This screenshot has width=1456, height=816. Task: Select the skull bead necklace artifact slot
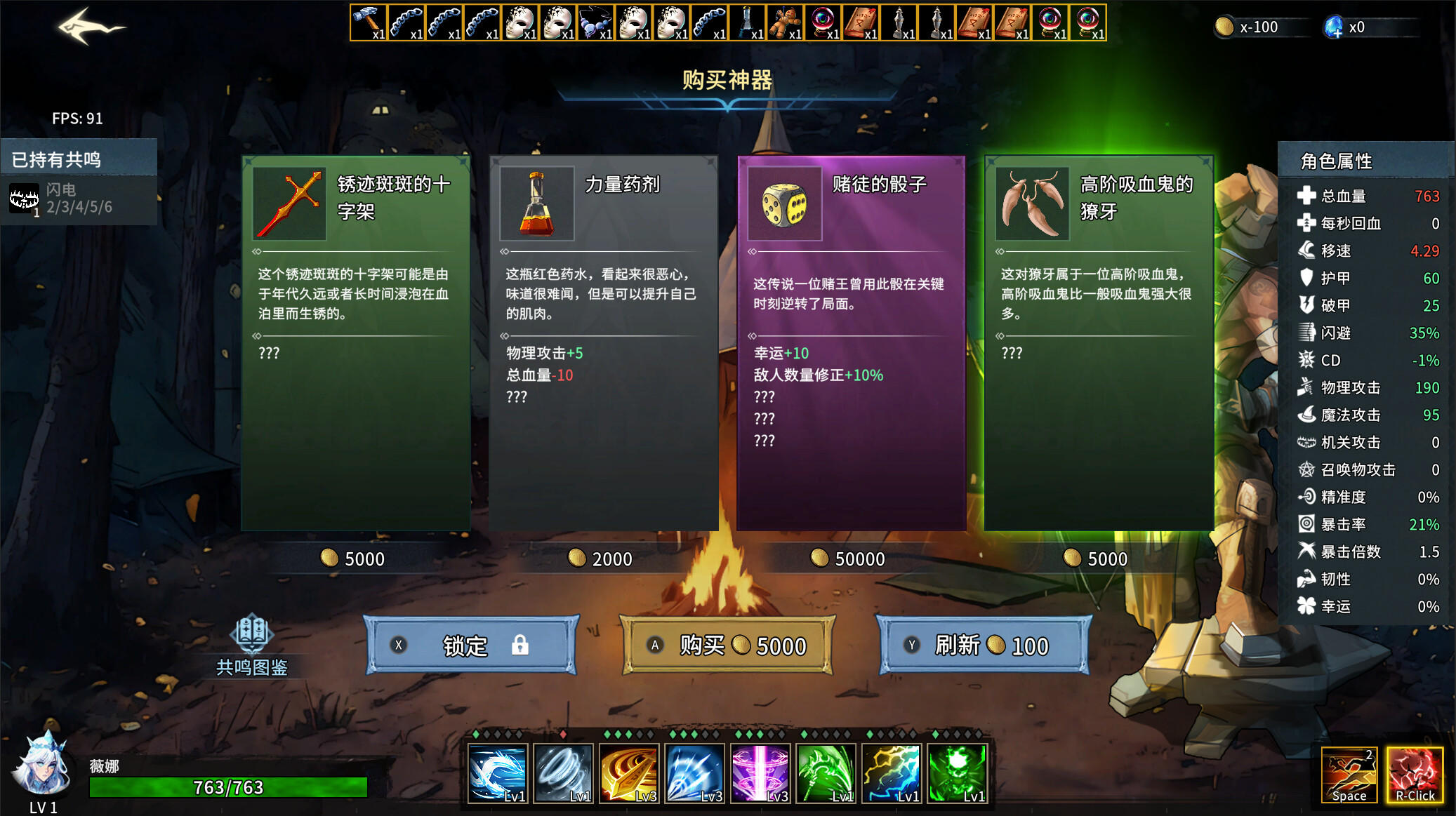pyautogui.click(x=596, y=22)
